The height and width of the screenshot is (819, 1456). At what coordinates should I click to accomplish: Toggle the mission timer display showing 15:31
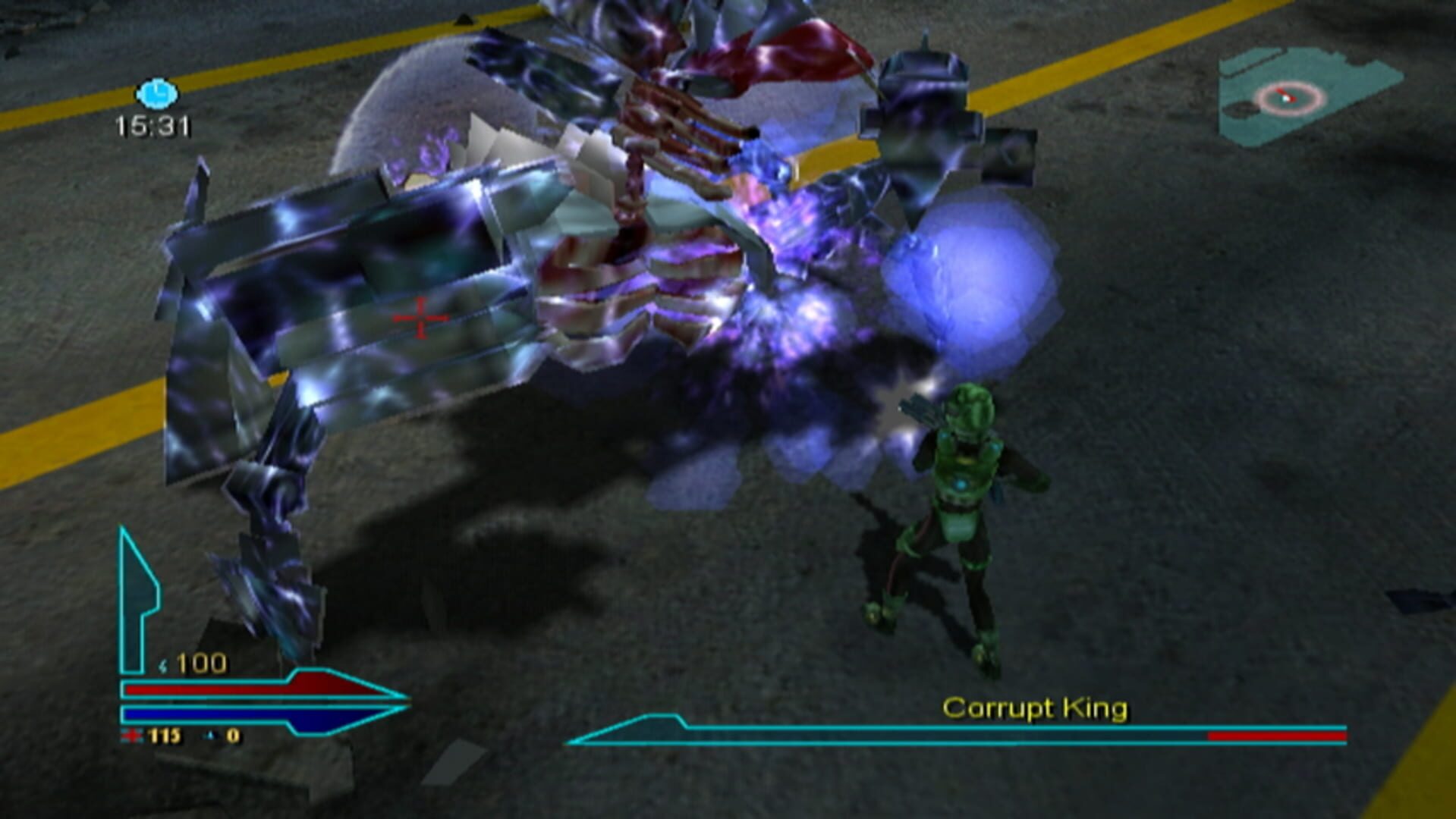pos(150,127)
